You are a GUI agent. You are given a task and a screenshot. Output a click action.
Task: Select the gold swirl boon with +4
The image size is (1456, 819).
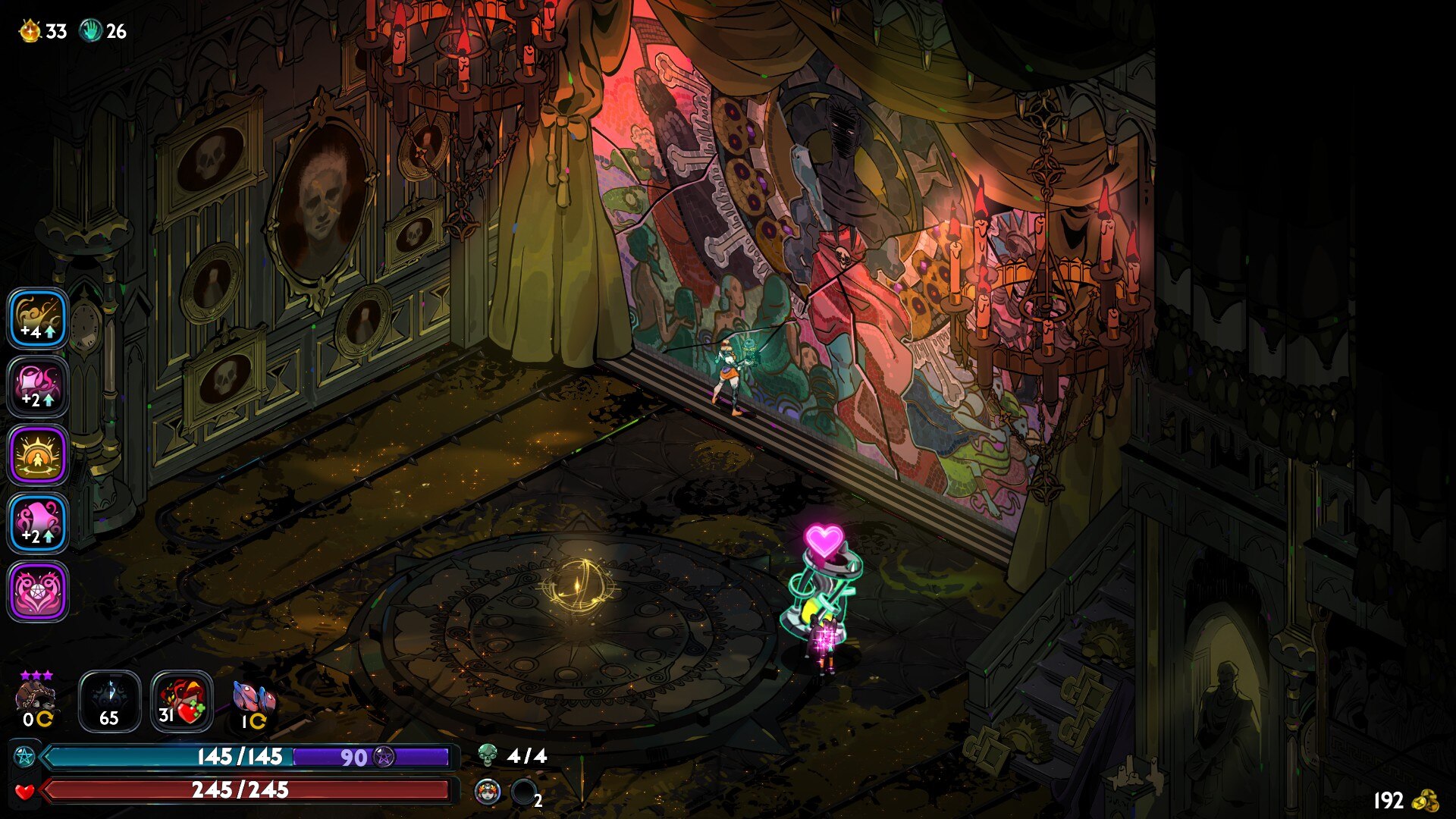(38, 318)
